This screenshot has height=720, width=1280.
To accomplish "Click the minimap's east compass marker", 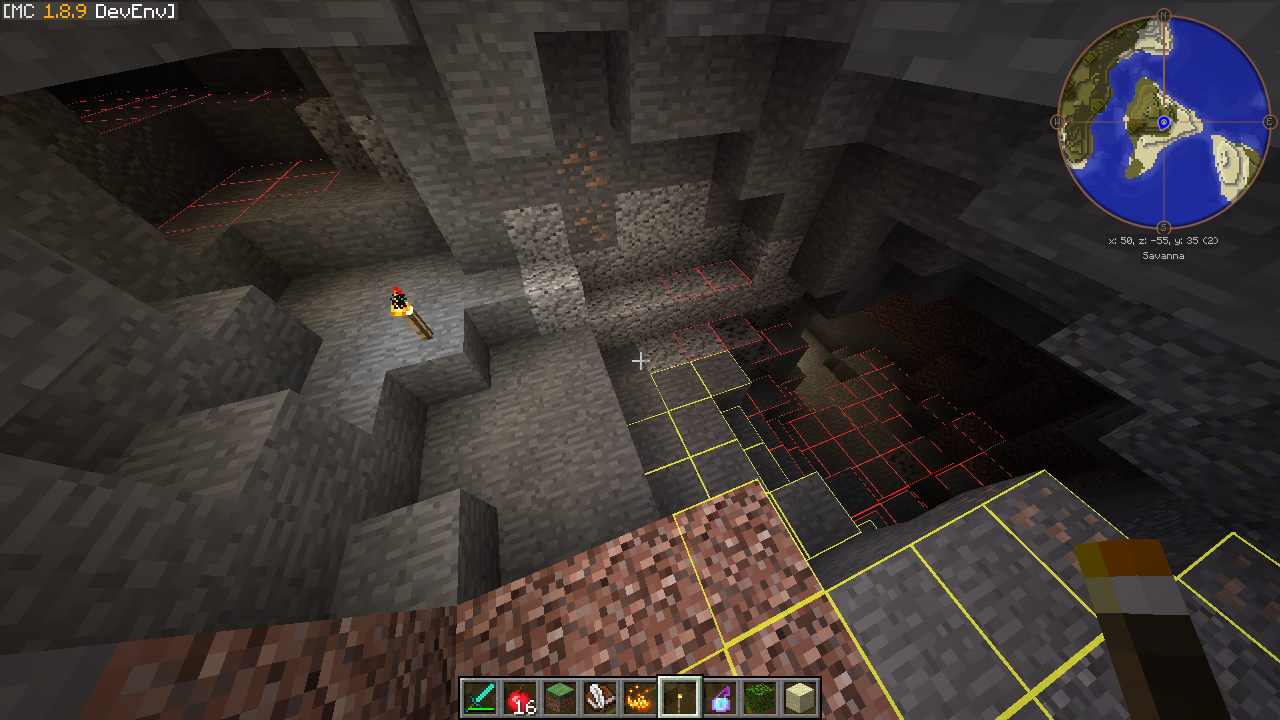I will pyautogui.click(x=1270, y=122).
